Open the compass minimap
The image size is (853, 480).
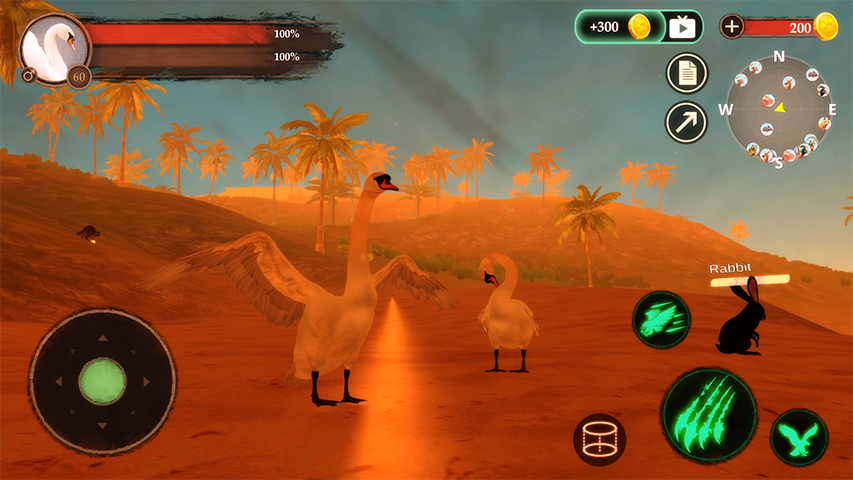point(778,108)
